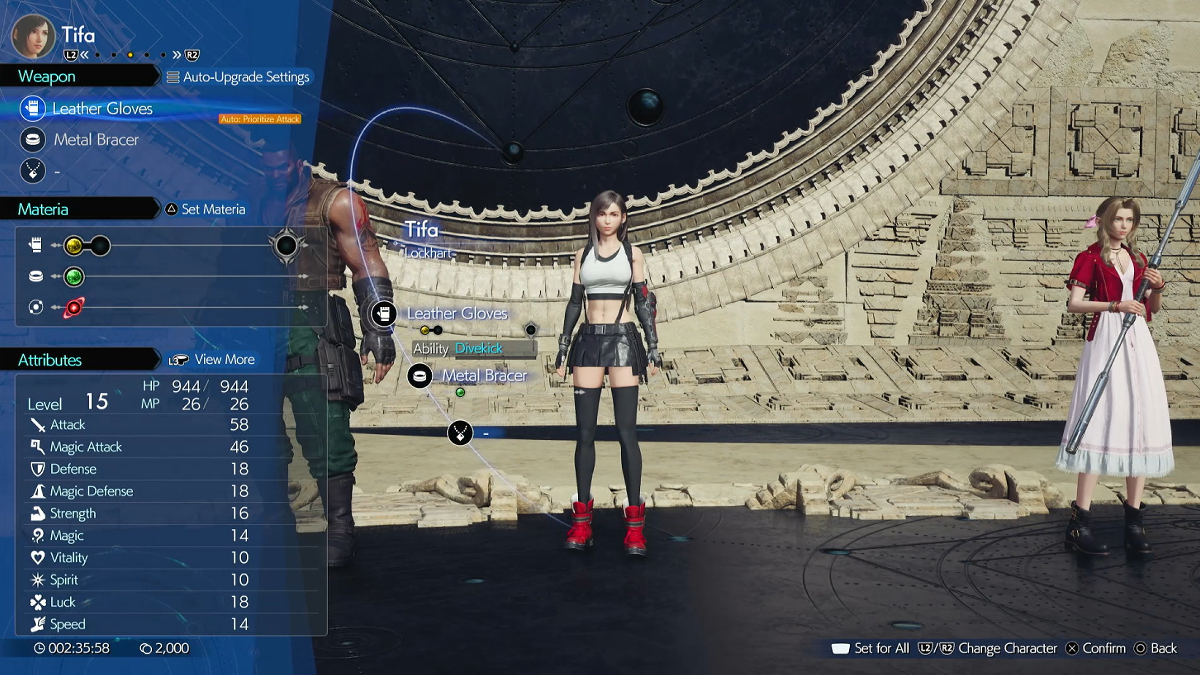
Task: Choose Set for All
Action: 871,648
